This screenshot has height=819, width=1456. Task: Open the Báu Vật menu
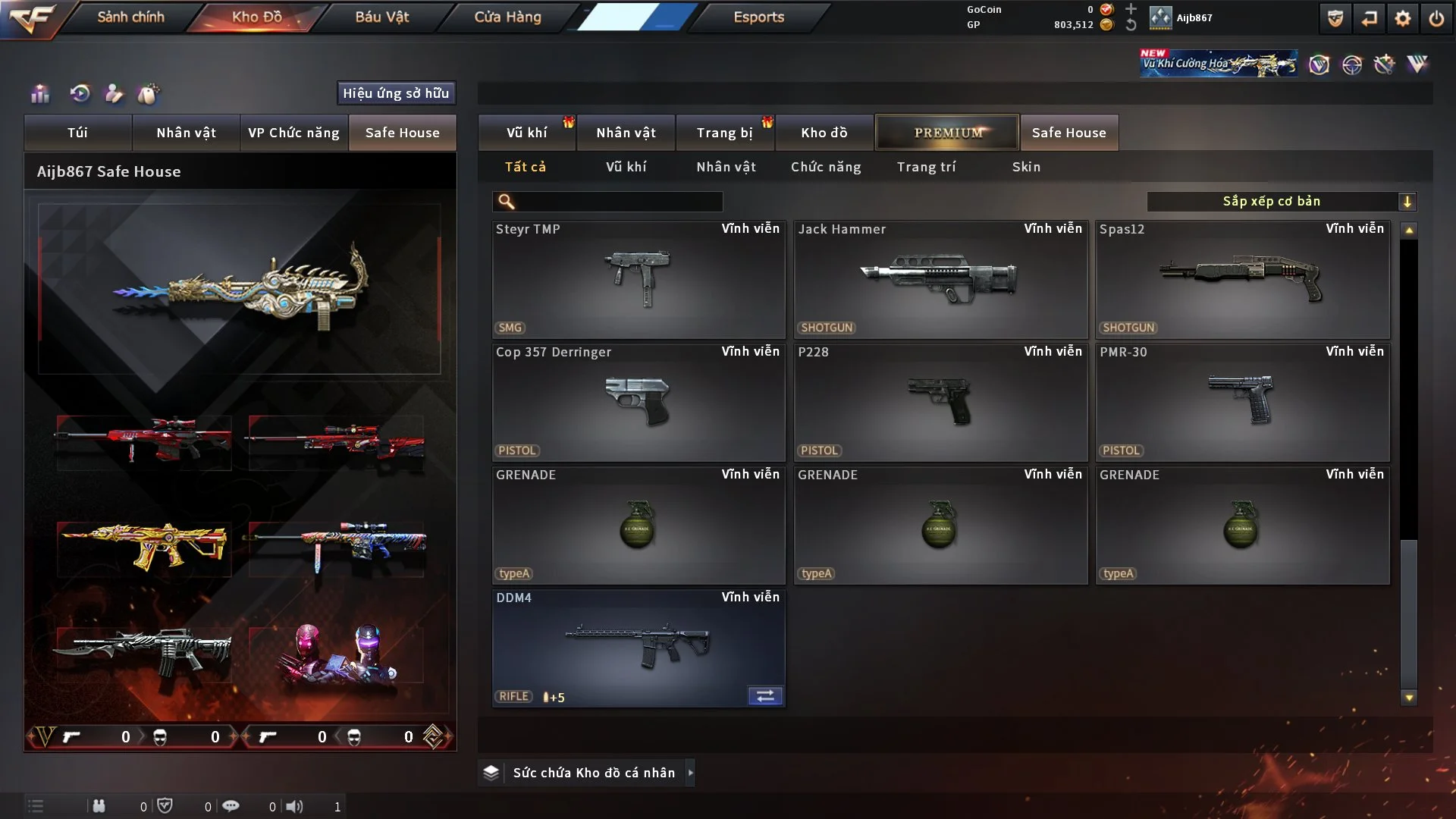(x=381, y=17)
